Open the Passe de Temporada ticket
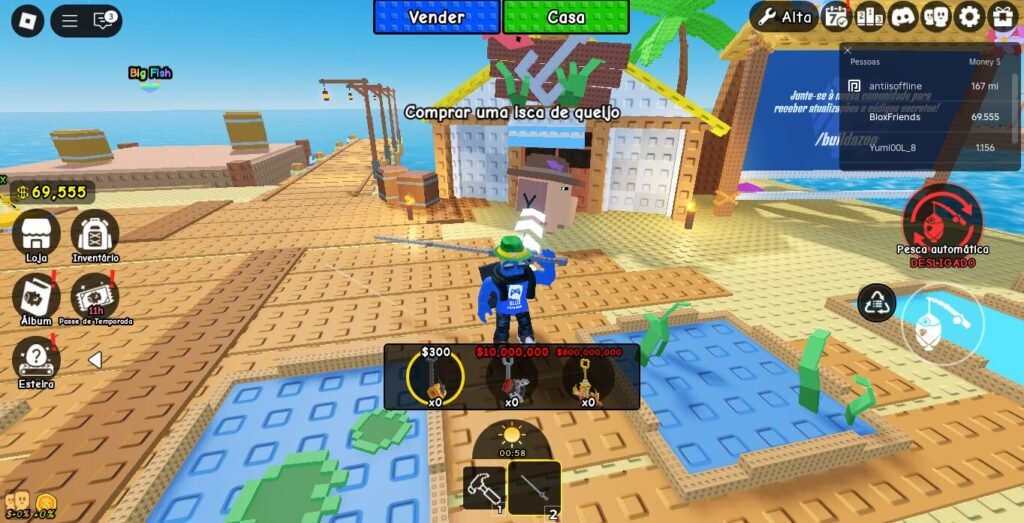 tap(95, 296)
